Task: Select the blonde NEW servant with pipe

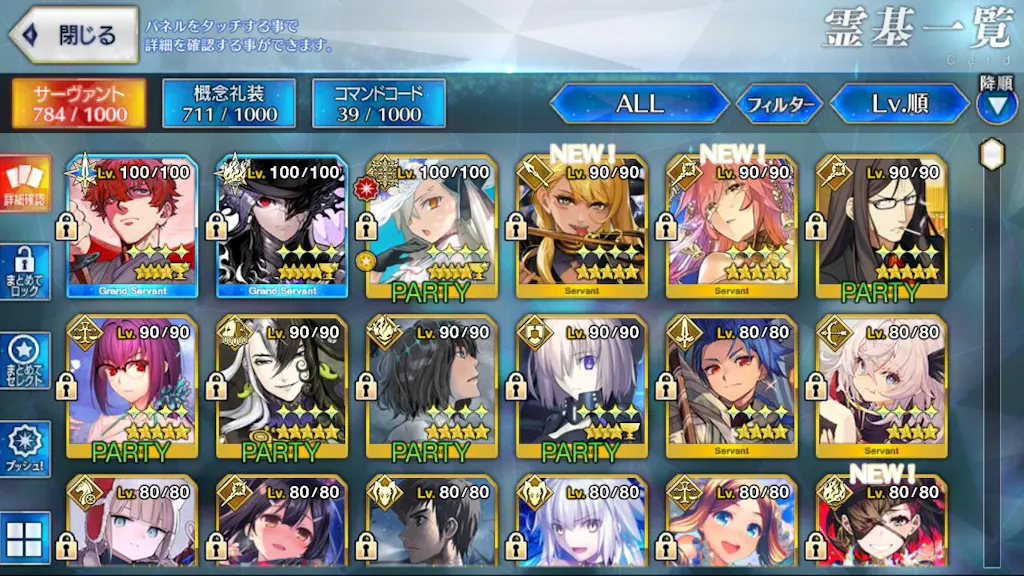Action: point(582,226)
